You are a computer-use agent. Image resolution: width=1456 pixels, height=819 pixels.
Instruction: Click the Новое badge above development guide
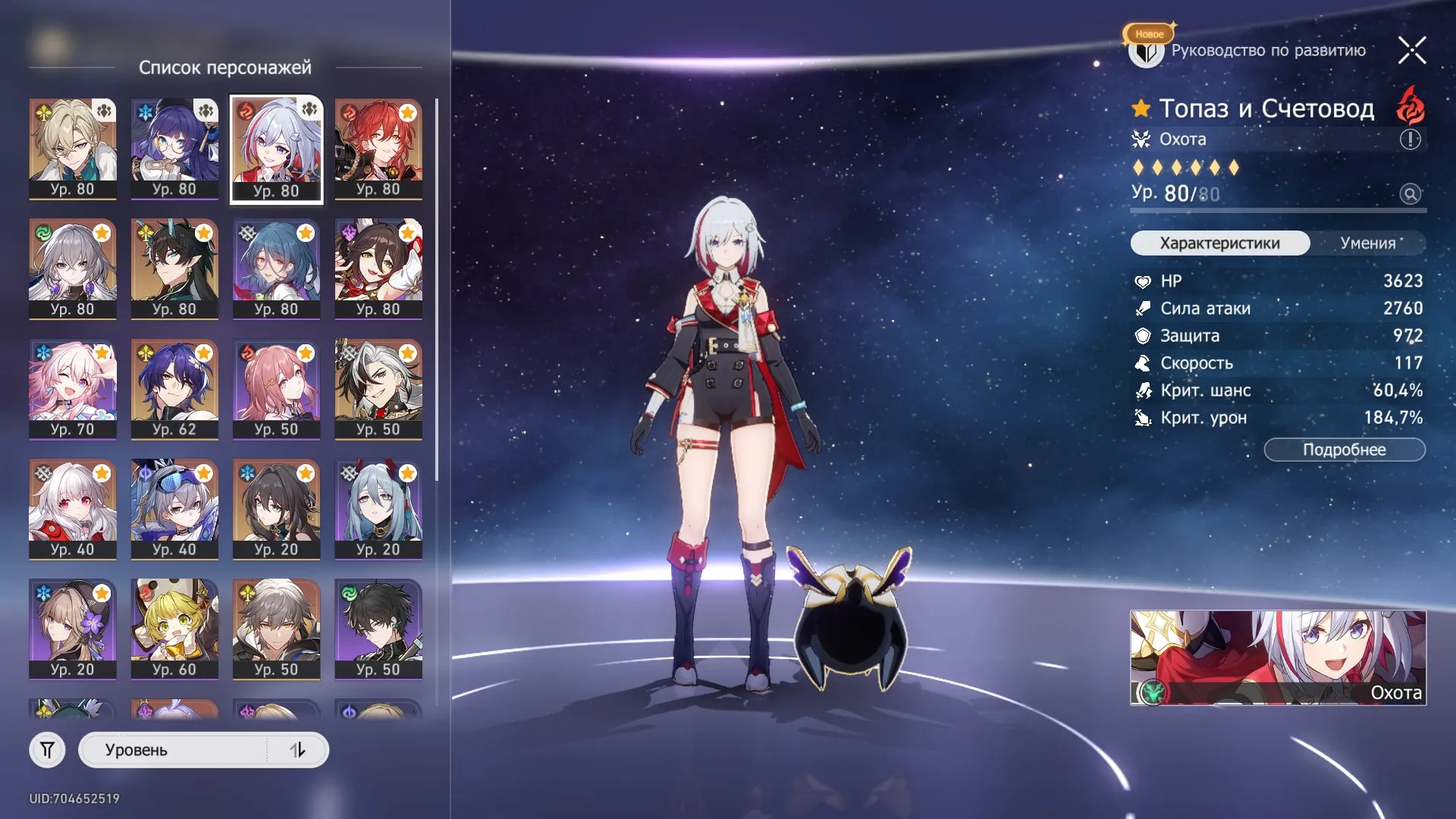tap(1148, 33)
